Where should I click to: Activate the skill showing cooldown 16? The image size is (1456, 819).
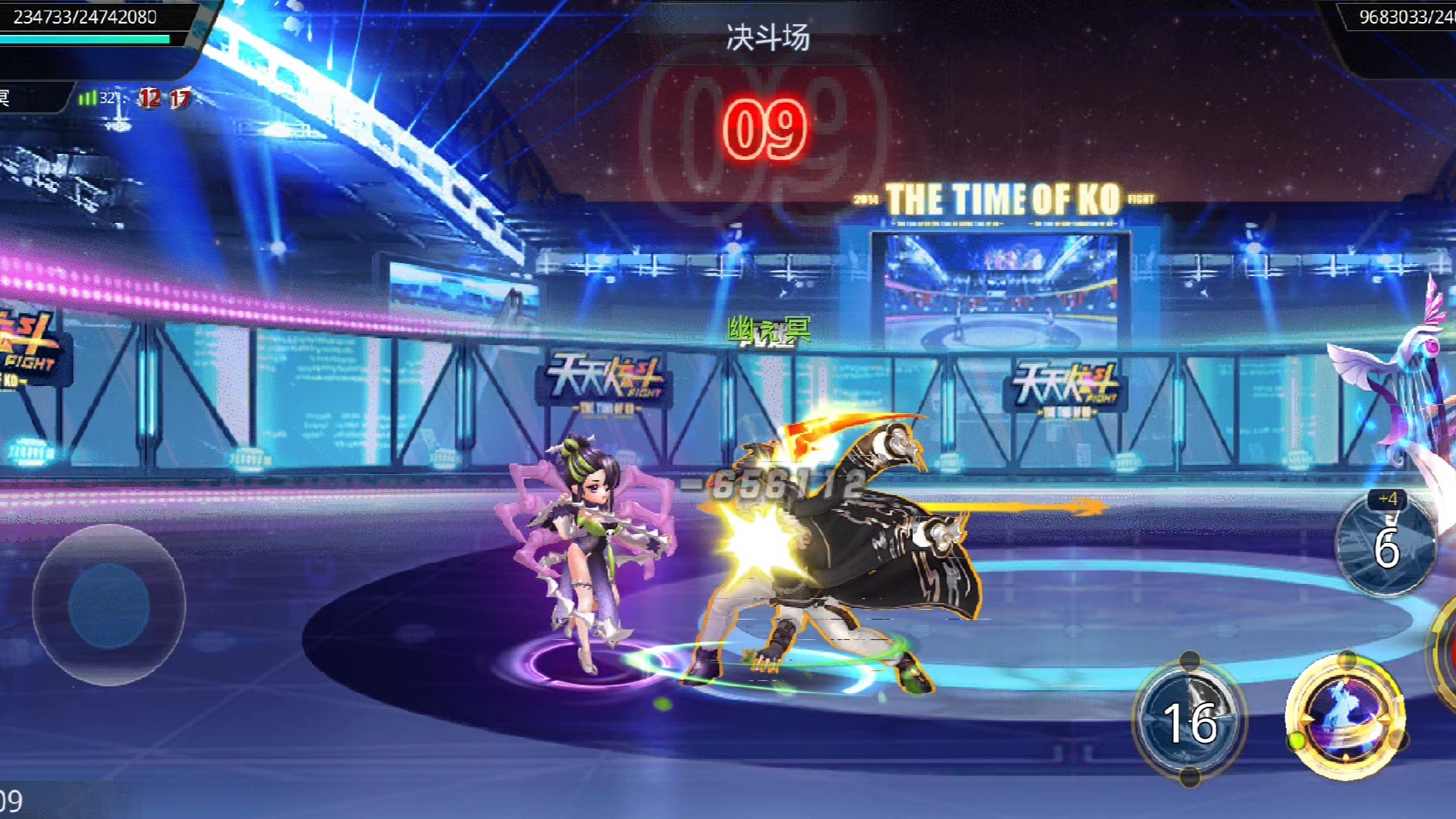[1189, 719]
